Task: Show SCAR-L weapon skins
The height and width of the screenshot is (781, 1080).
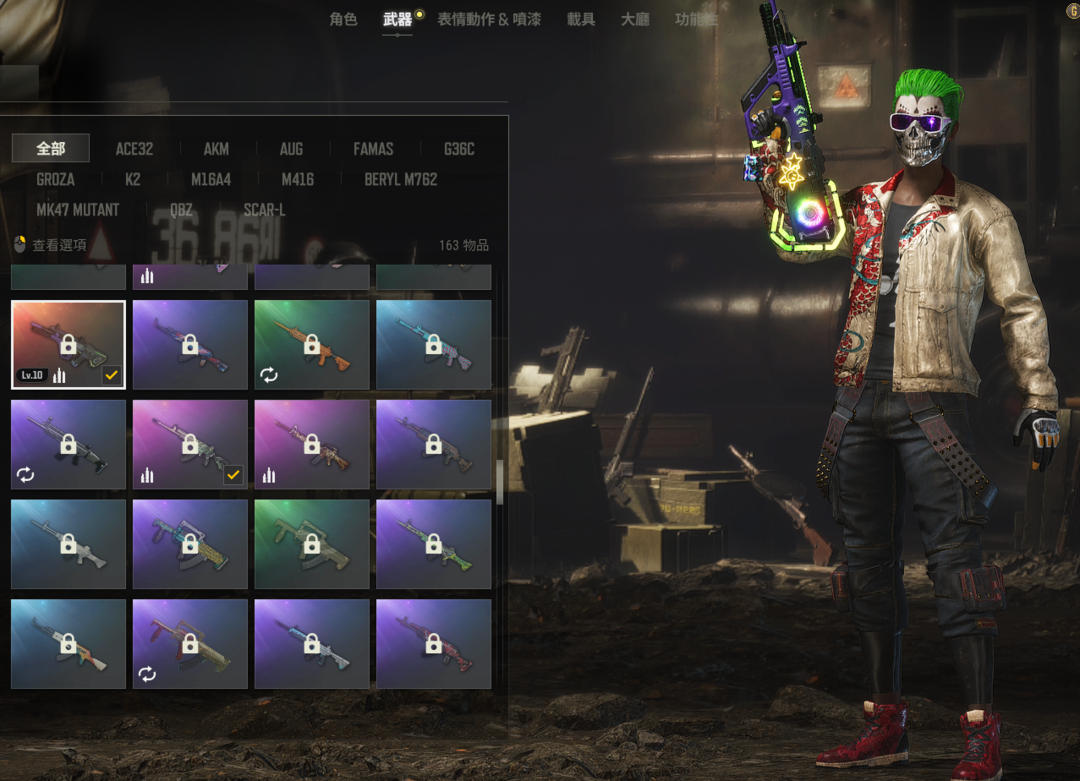Action: click(264, 210)
